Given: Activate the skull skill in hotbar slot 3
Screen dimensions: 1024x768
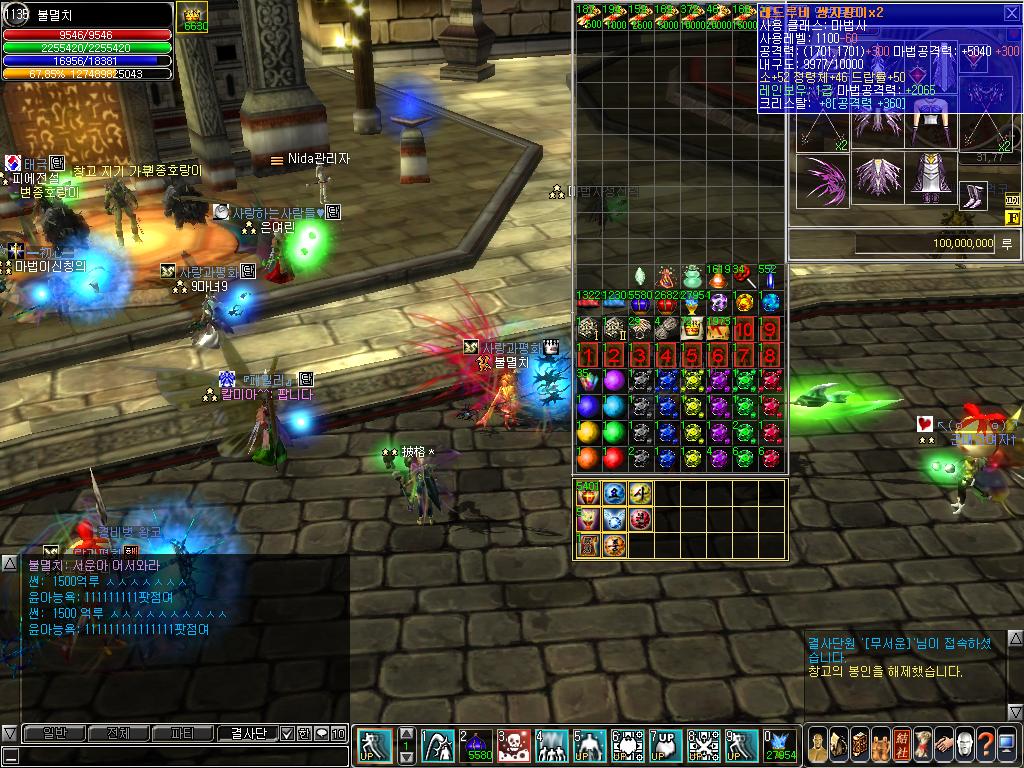Looking at the screenshot, I should (513, 746).
